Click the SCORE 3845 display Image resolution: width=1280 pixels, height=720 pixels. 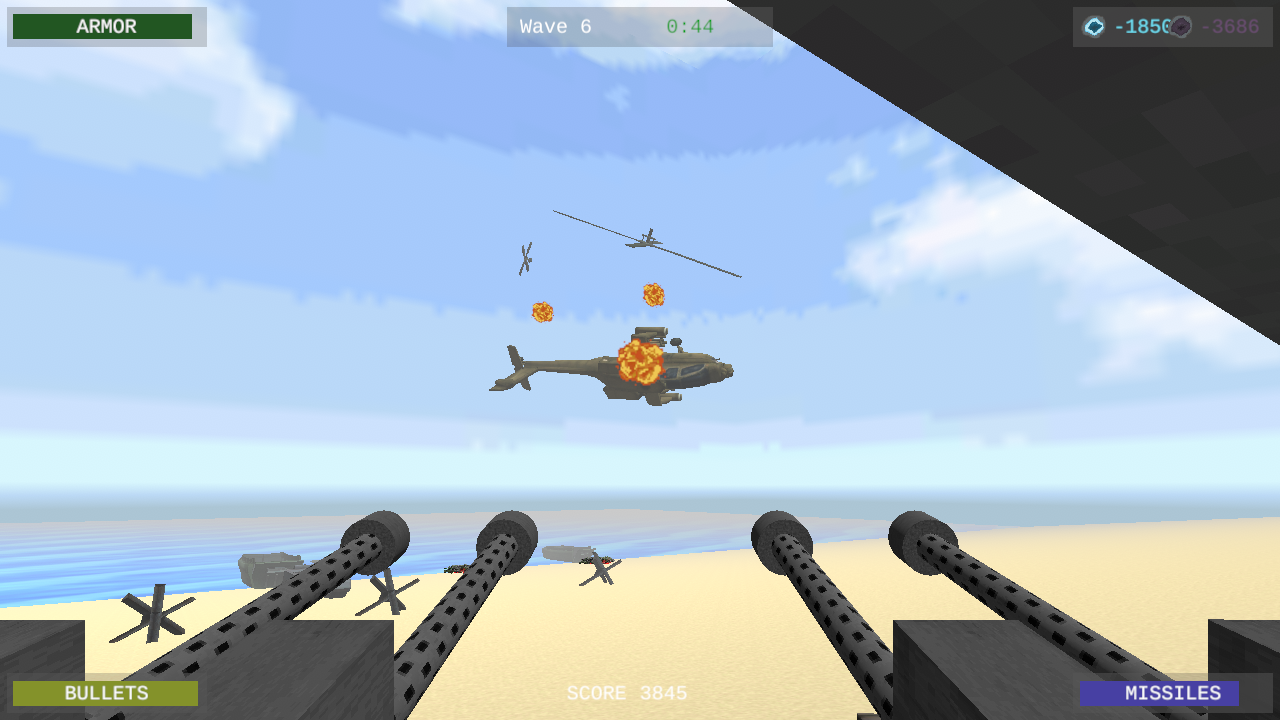click(x=628, y=692)
